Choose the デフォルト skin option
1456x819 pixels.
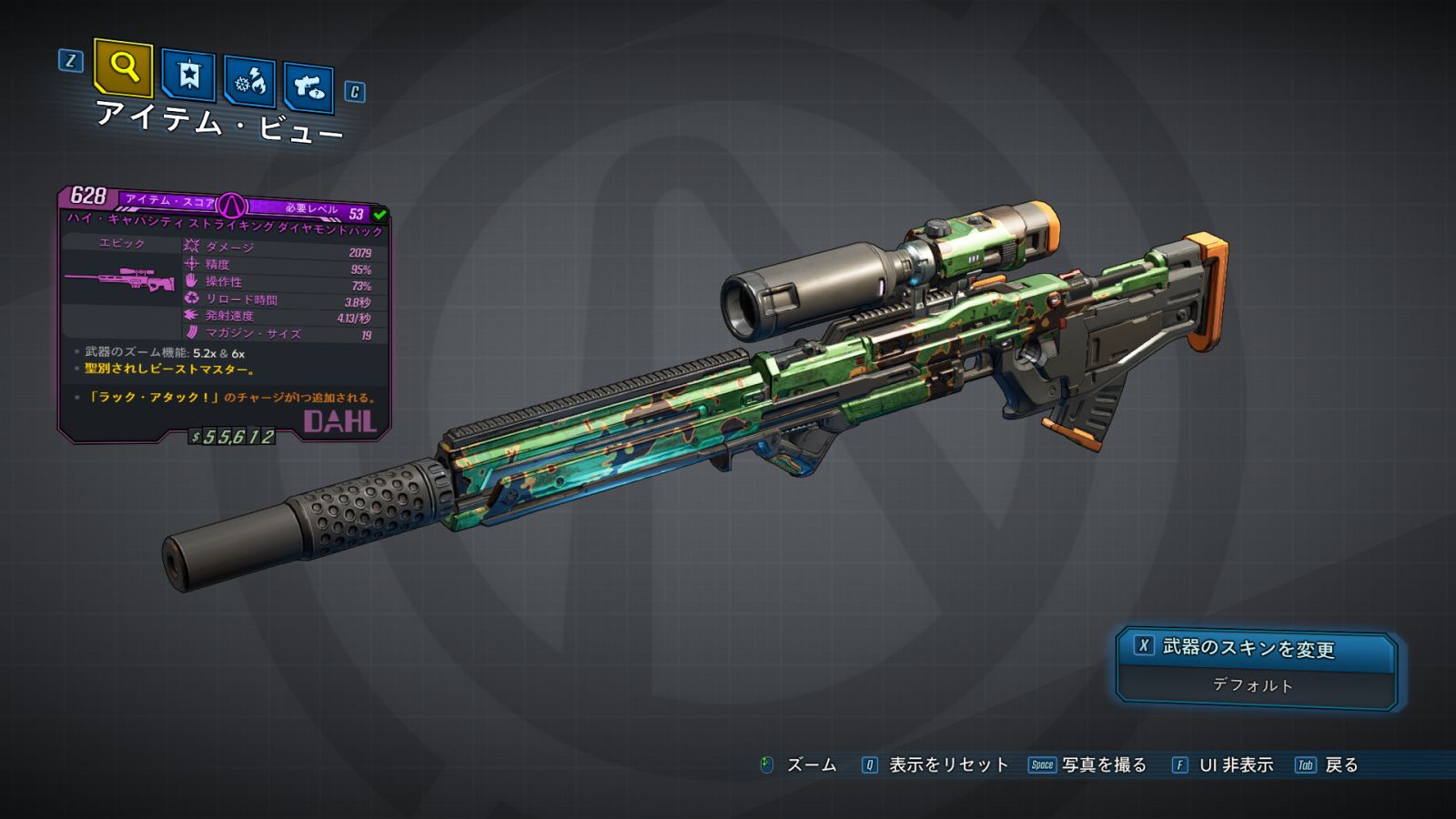pos(1252,685)
